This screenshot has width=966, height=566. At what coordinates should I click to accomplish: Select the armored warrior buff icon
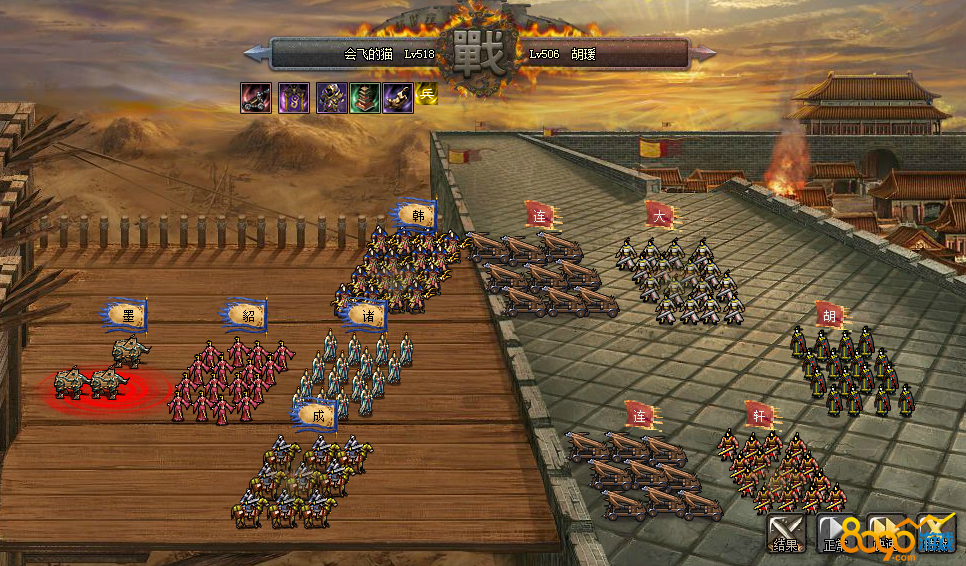click(x=332, y=97)
